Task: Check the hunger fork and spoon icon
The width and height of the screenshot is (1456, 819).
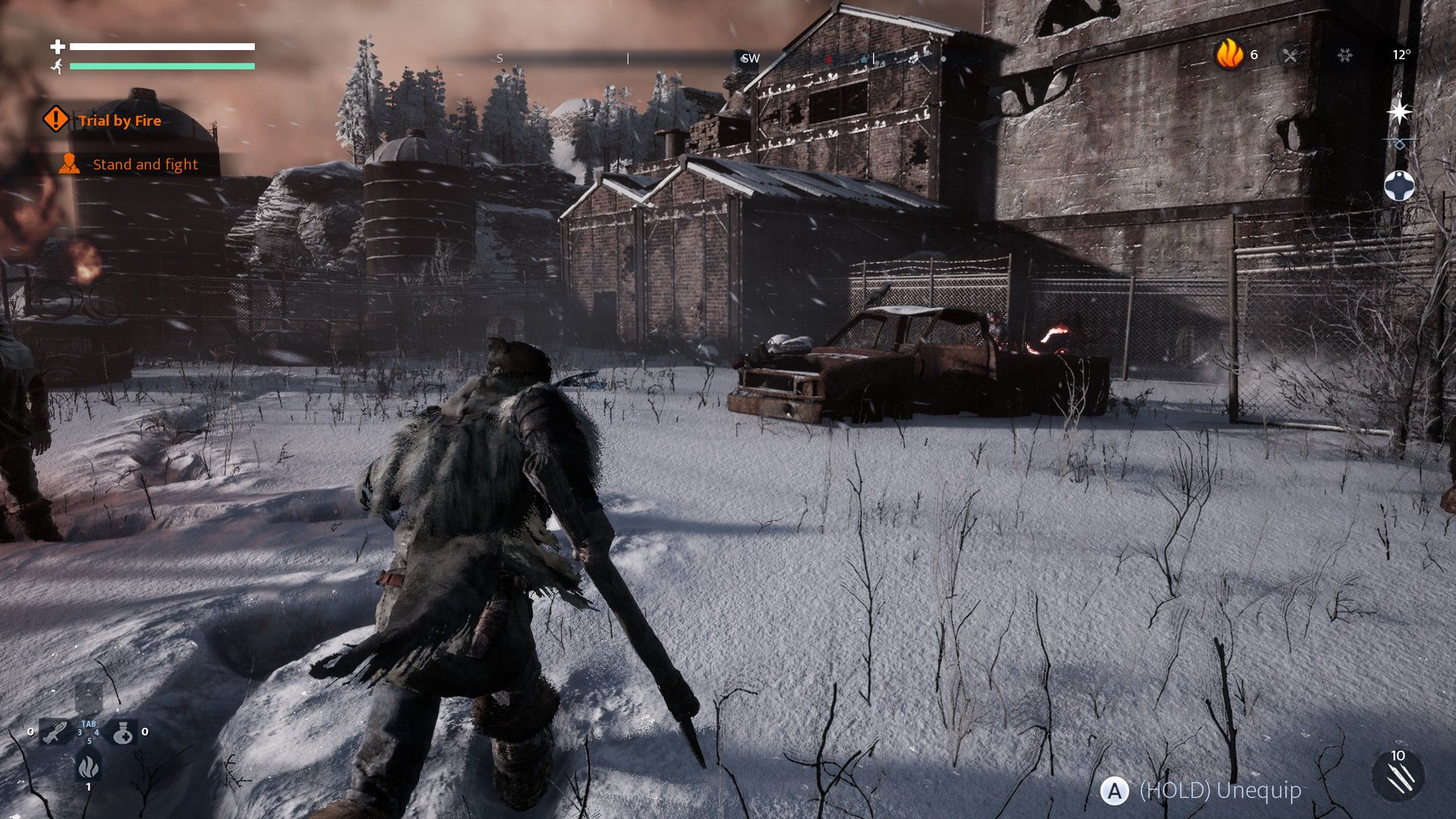Action: pos(1290,55)
